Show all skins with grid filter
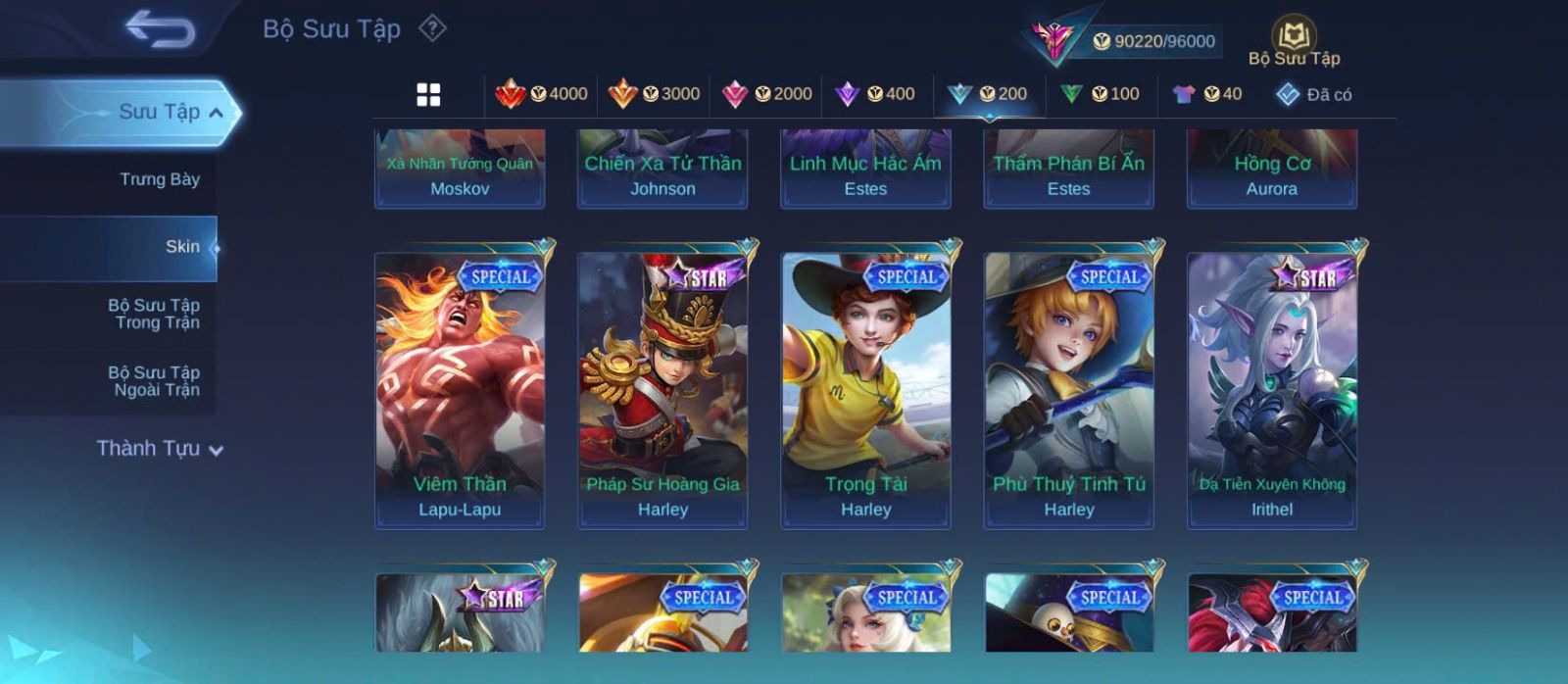 pos(428,94)
